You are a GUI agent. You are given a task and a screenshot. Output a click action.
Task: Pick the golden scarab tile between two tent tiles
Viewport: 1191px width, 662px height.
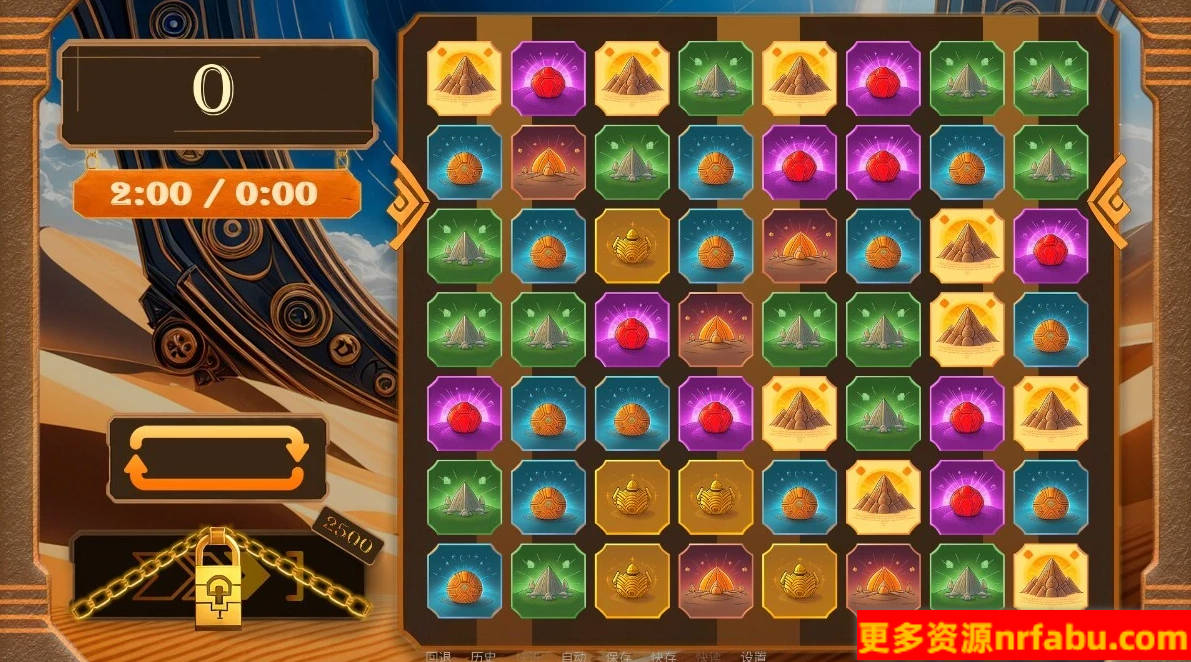click(x=800, y=581)
